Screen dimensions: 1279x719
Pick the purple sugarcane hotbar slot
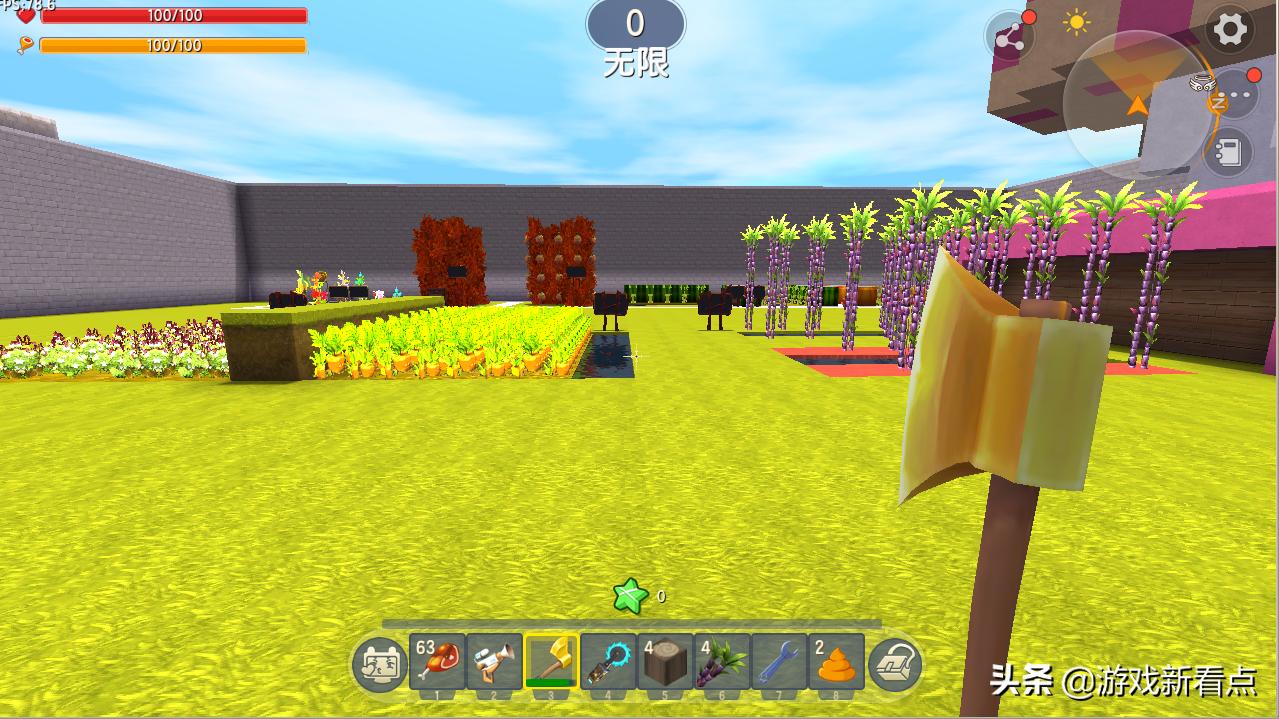(x=722, y=661)
